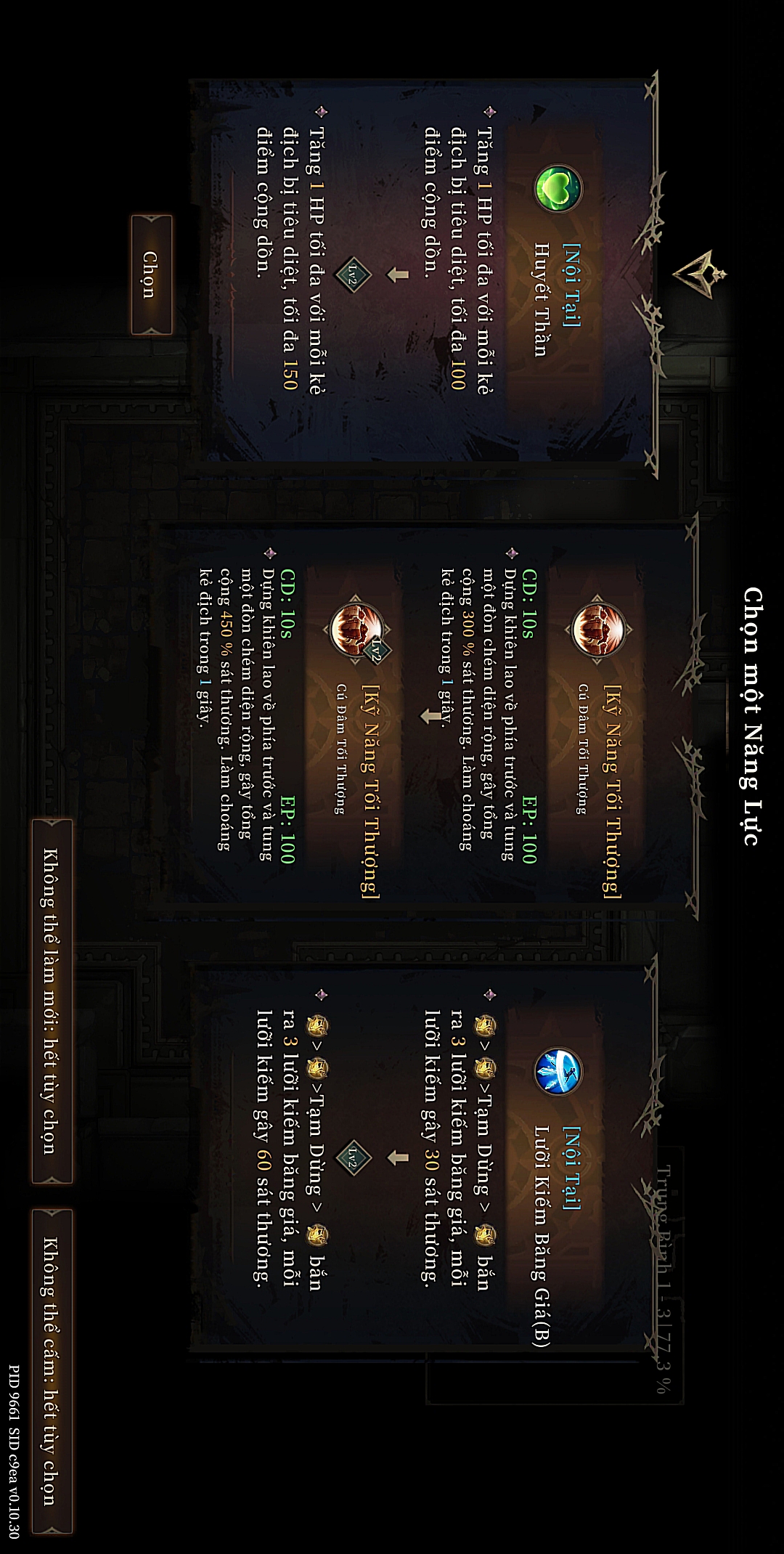Screen dimensions: 784x1554
Task: Click the 'Không thể làm mới' refresh button
Action: click(x=52, y=1001)
